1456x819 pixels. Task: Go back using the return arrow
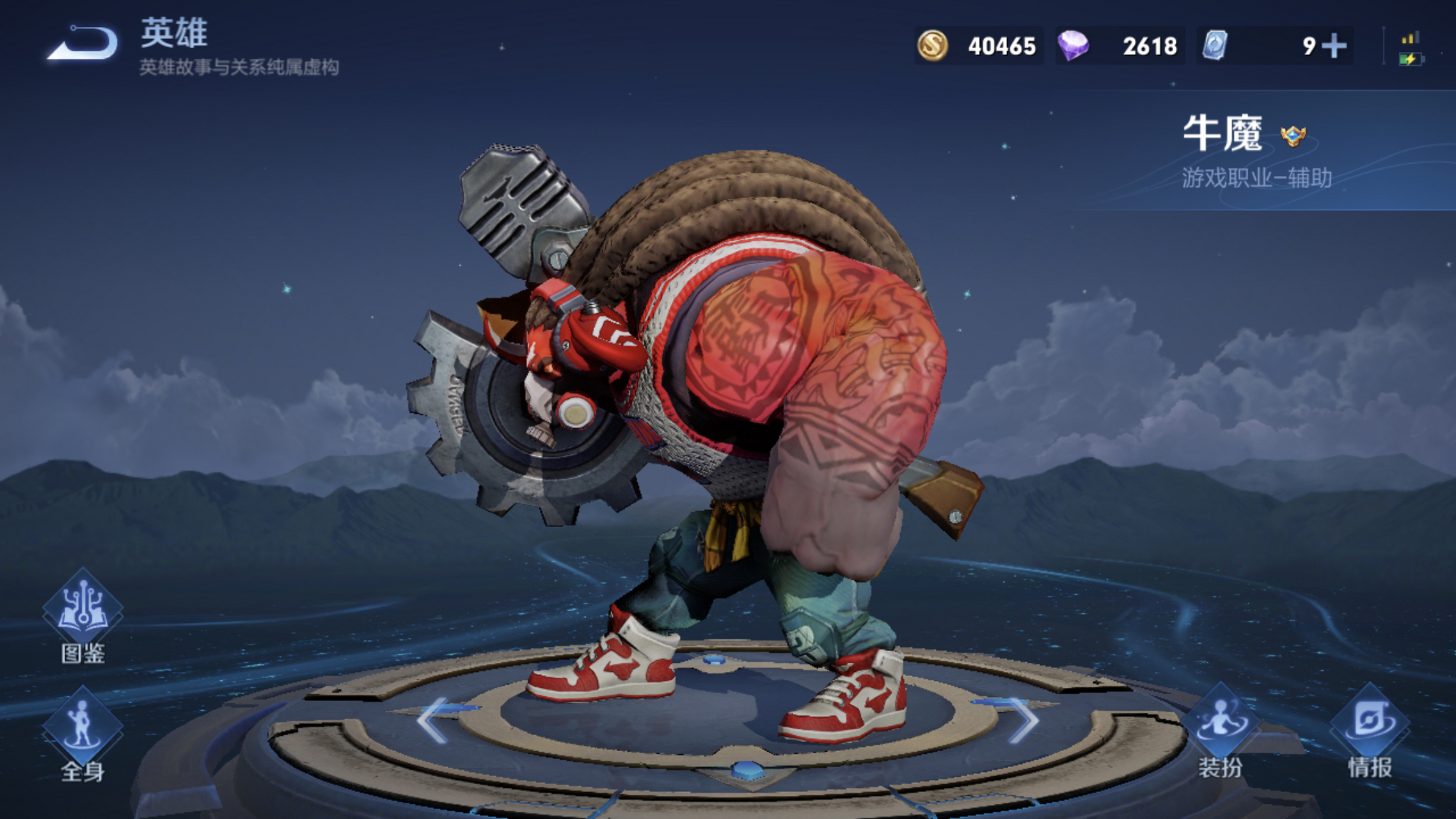click(83, 45)
